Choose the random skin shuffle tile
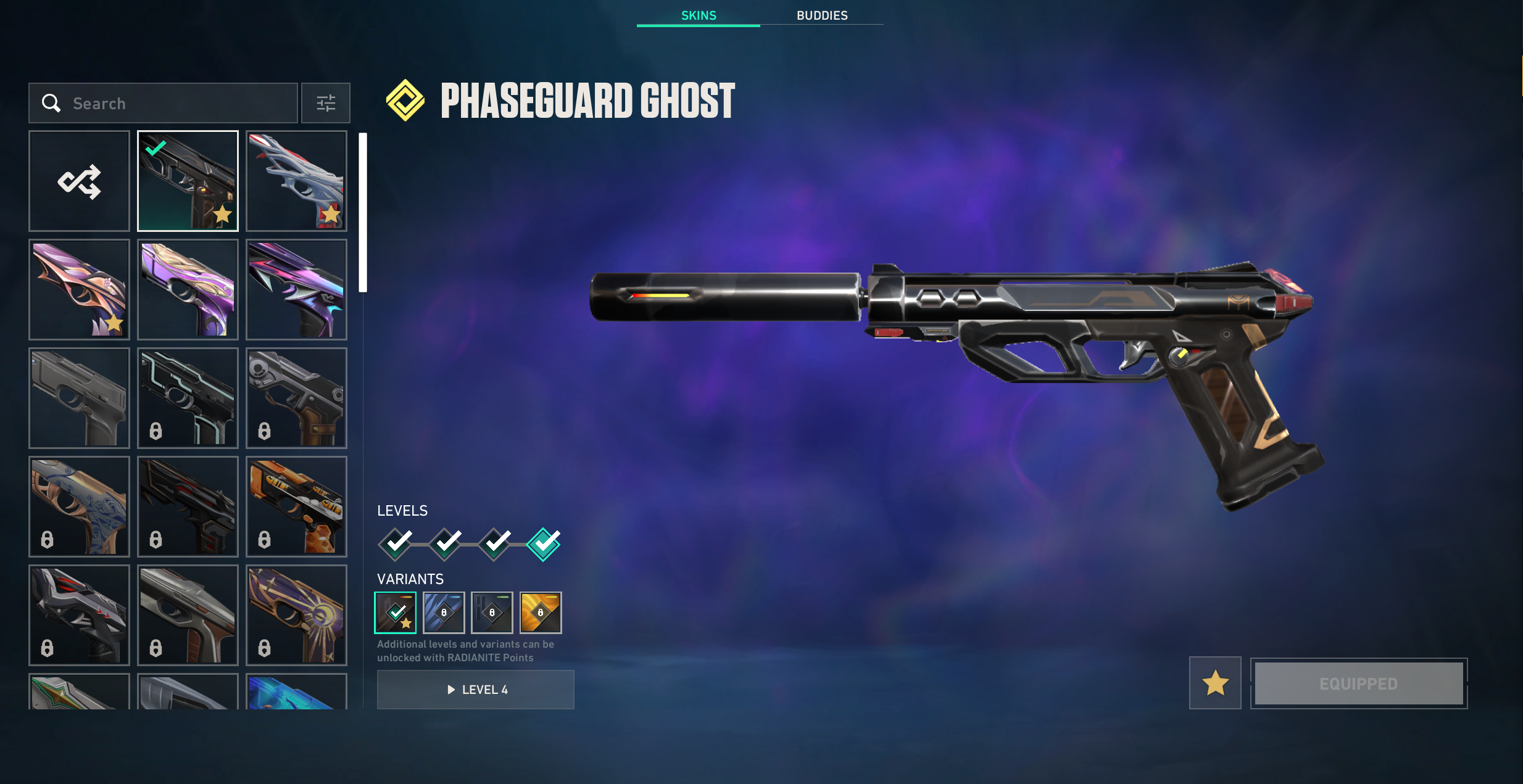 click(79, 181)
